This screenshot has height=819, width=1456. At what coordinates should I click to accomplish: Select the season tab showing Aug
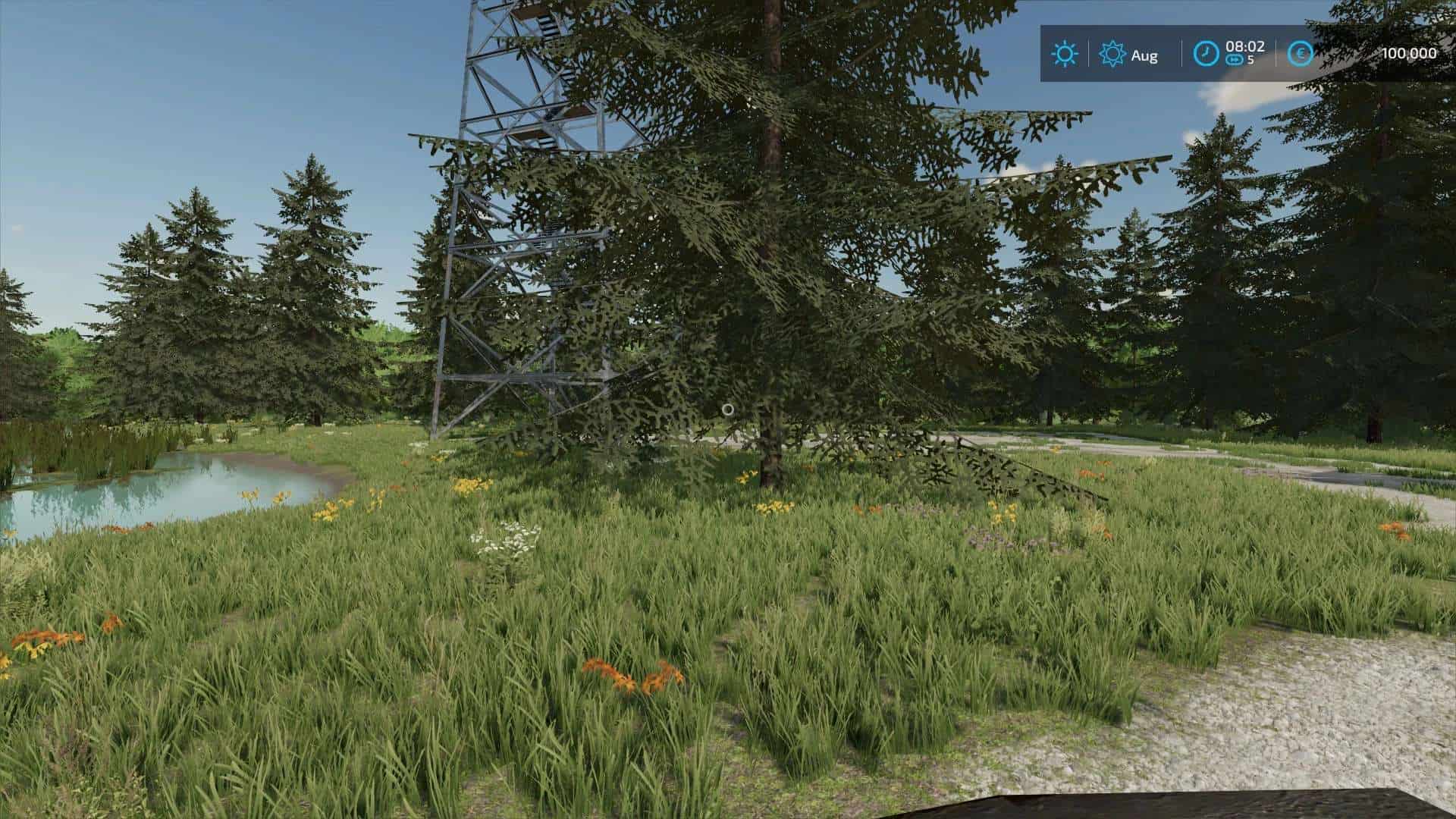pos(1130,55)
